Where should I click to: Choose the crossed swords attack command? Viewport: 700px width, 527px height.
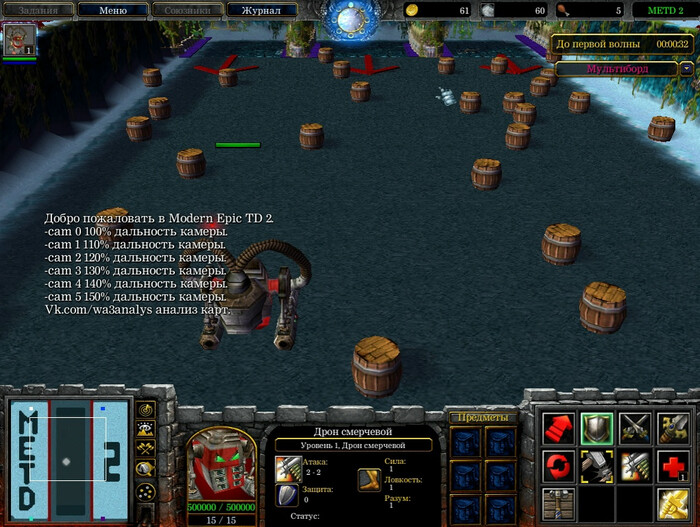(x=634, y=428)
